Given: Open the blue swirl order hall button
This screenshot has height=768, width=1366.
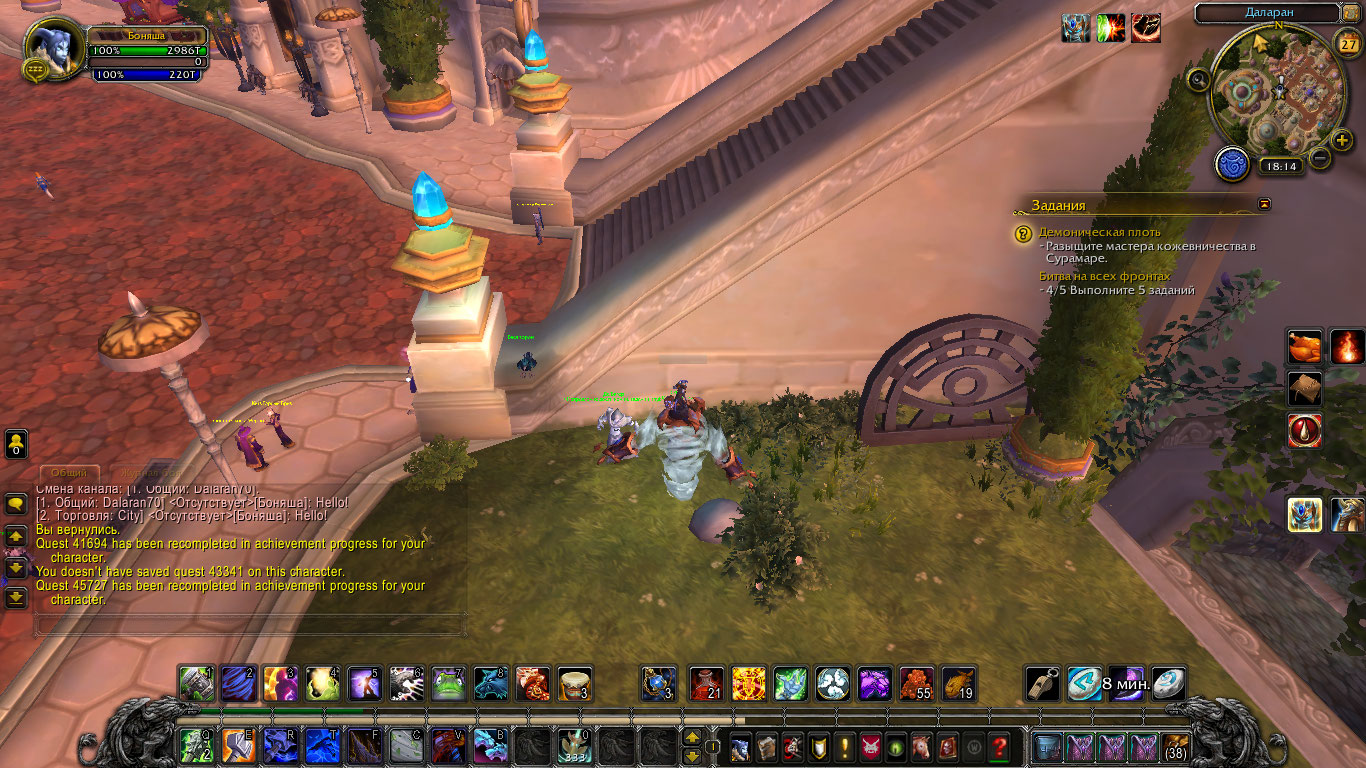Looking at the screenshot, I should (1232, 163).
